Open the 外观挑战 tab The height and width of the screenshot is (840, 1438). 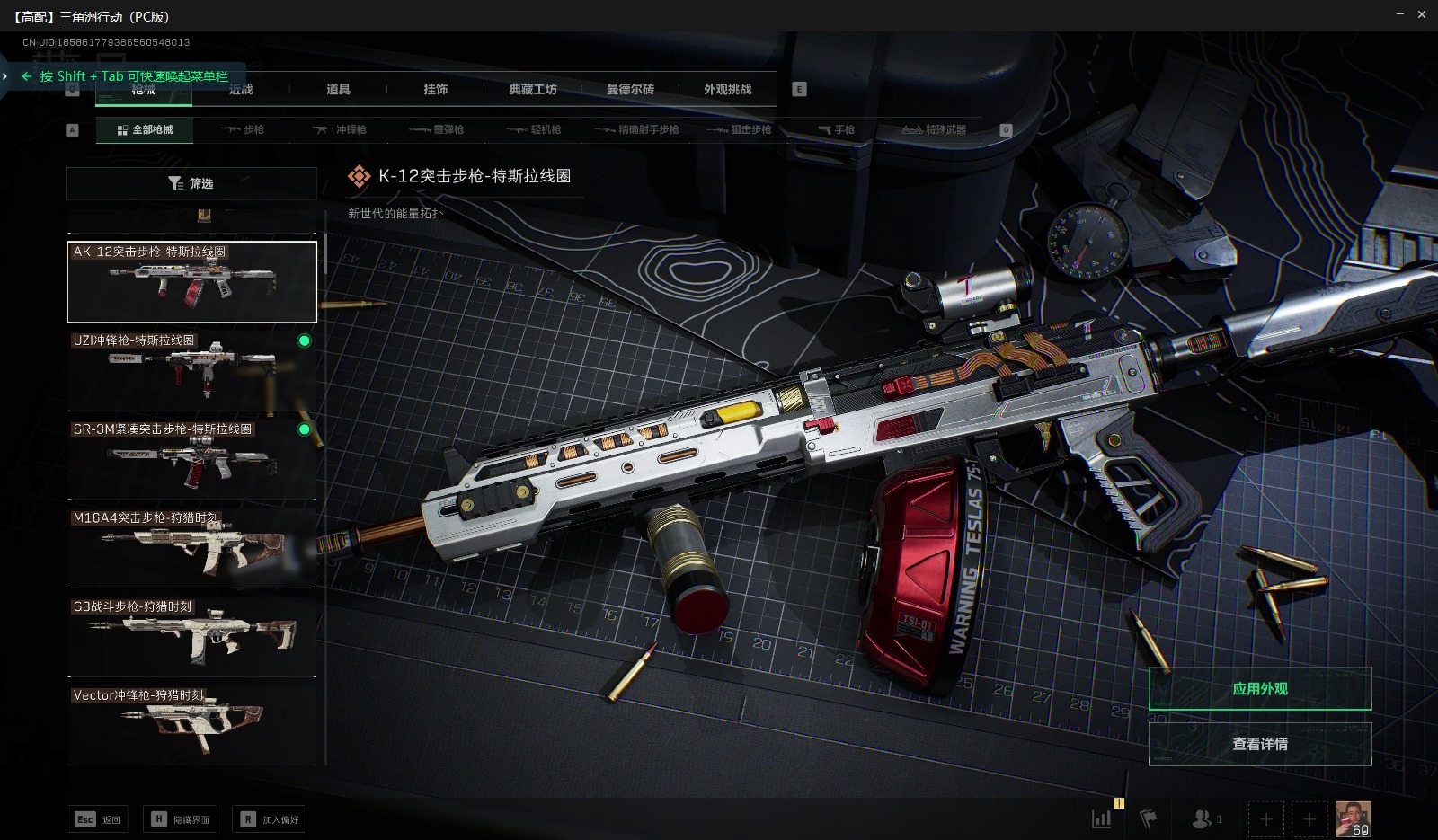727,89
